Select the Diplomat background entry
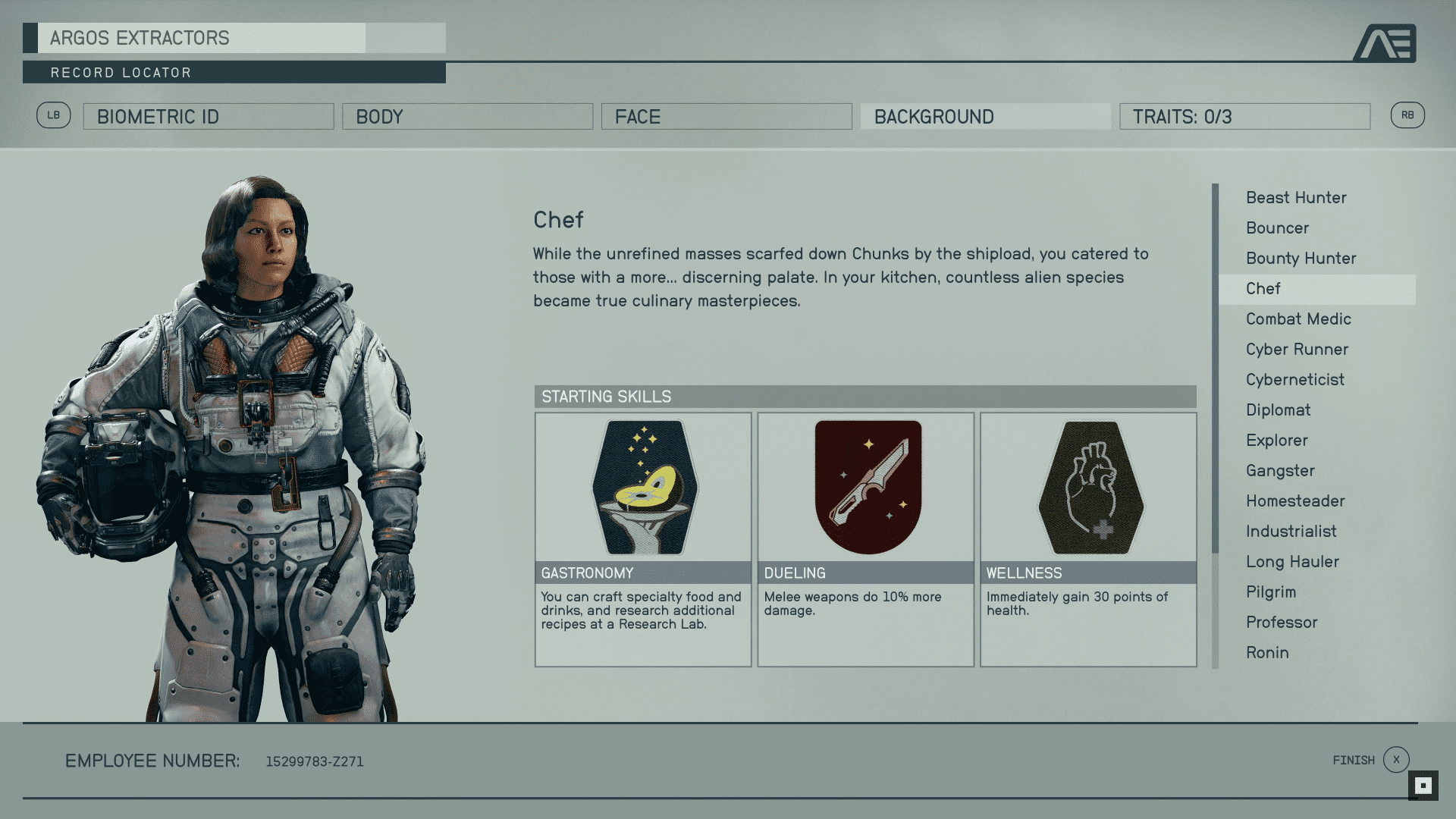This screenshot has width=1456, height=819. 1278,410
